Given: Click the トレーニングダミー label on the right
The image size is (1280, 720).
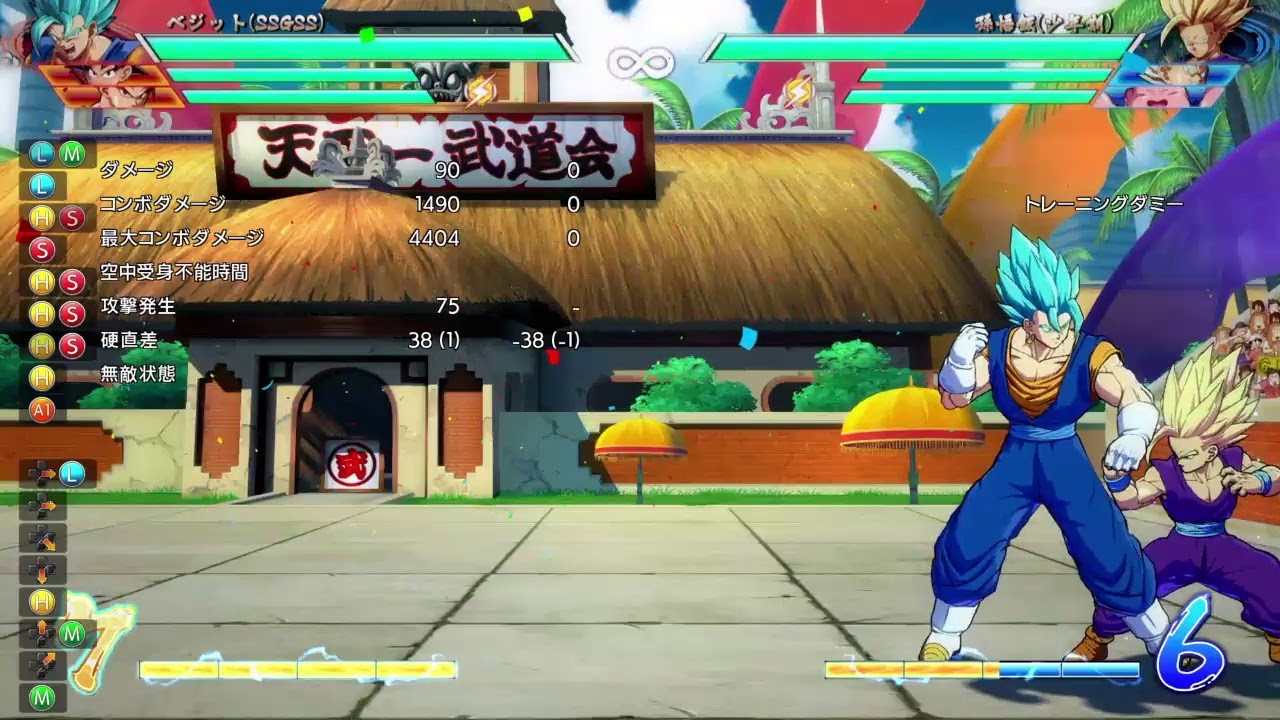Looking at the screenshot, I should pyautogui.click(x=1100, y=204).
